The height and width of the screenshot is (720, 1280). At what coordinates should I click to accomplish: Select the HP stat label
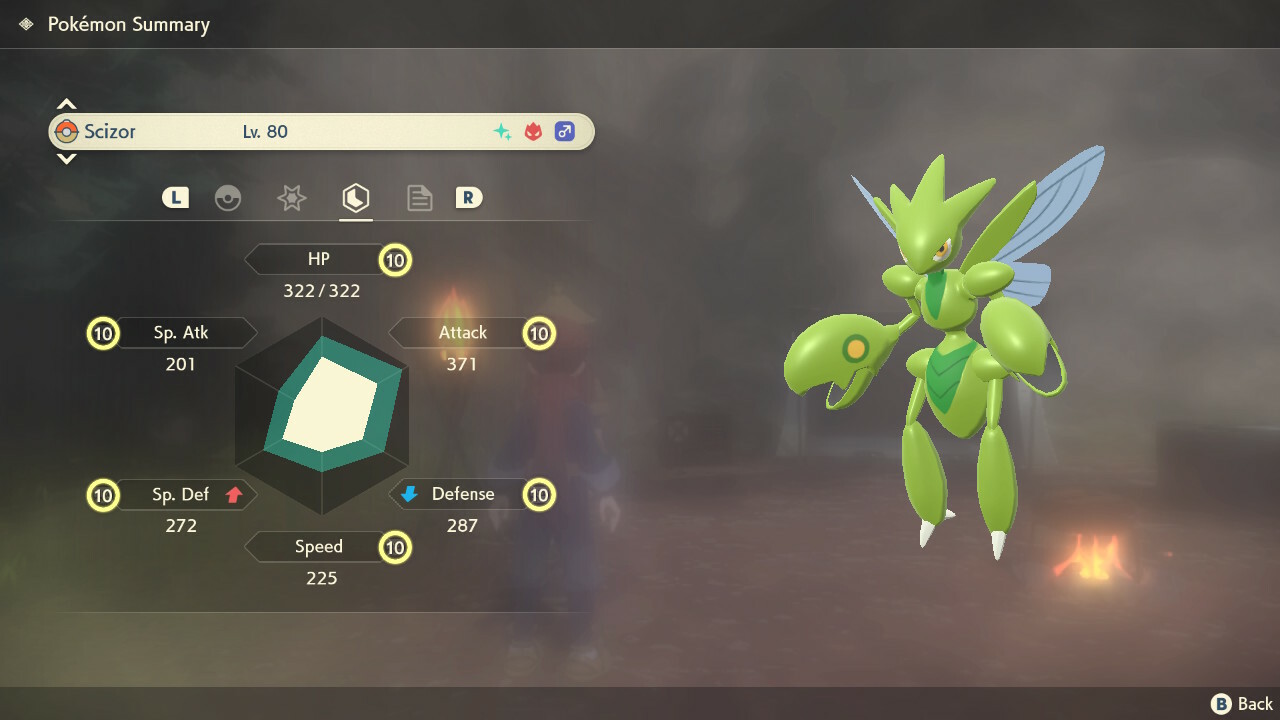pos(318,260)
